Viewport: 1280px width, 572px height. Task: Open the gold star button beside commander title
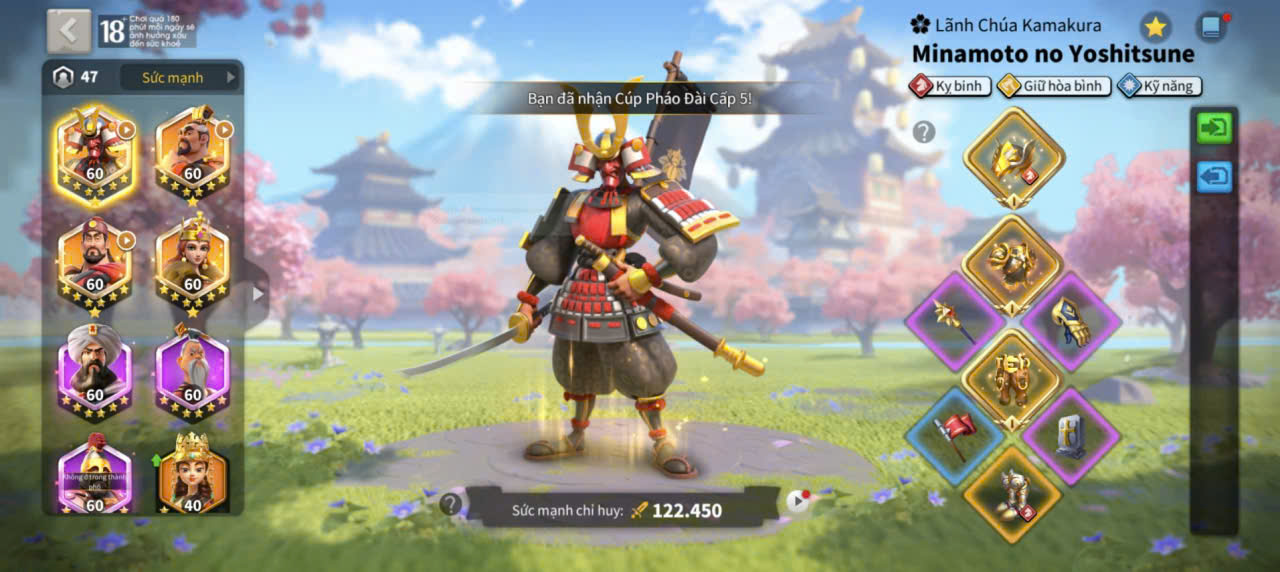point(1156,27)
